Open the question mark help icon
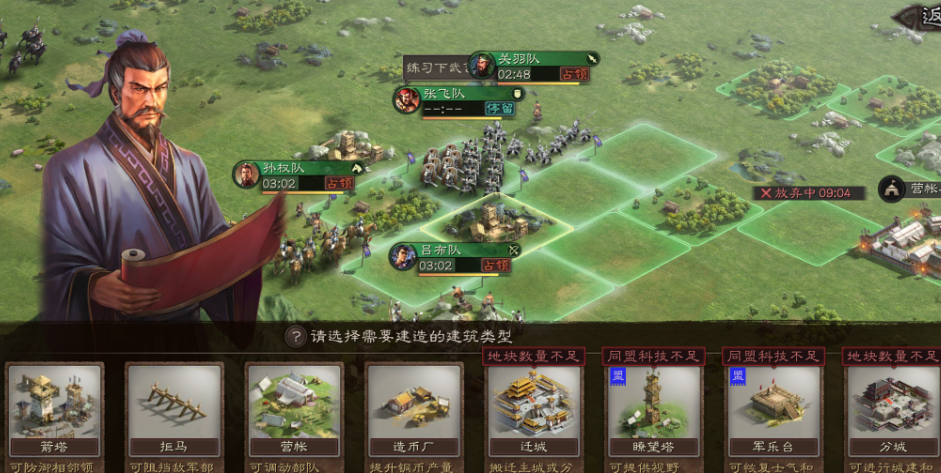Image resolution: width=941 pixels, height=473 pixels. click(x=294, y=337)
